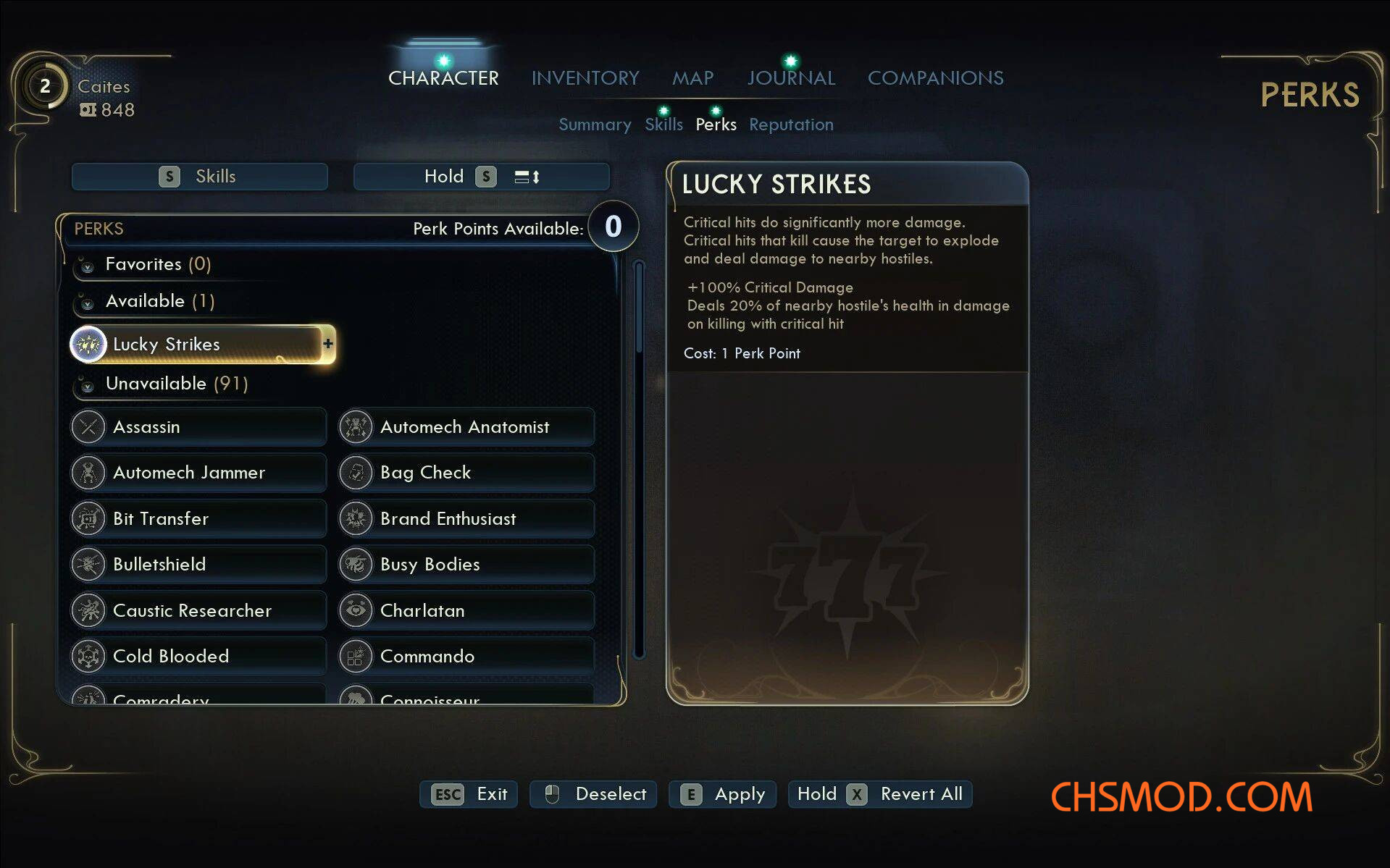Switch to the Map tab

pyautogui.click(x=692, y=77)
